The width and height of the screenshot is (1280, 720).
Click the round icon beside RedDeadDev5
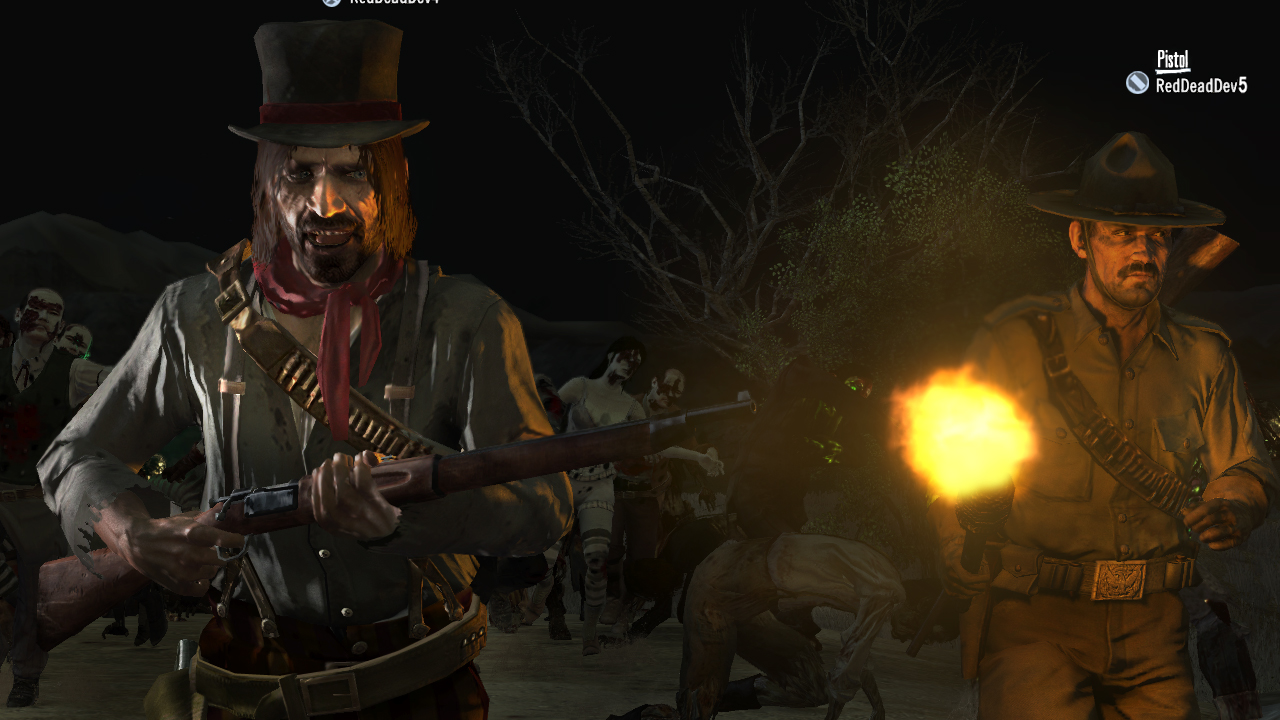click(x=1137, y=83)
